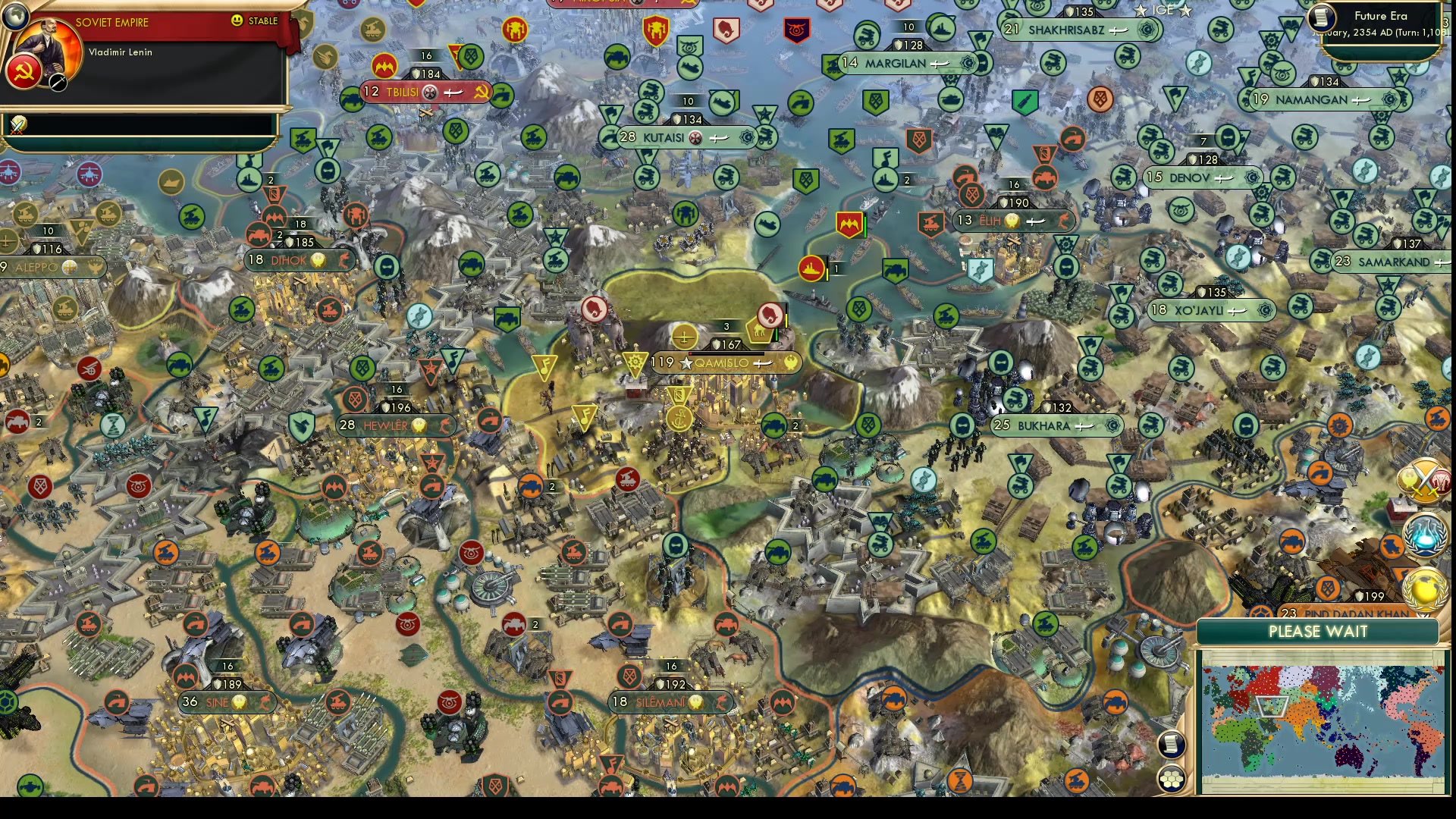Viewport: 1456px width, 819px height.
Task: Open the crossed swords notification on the right
Action: point(1424,479)
